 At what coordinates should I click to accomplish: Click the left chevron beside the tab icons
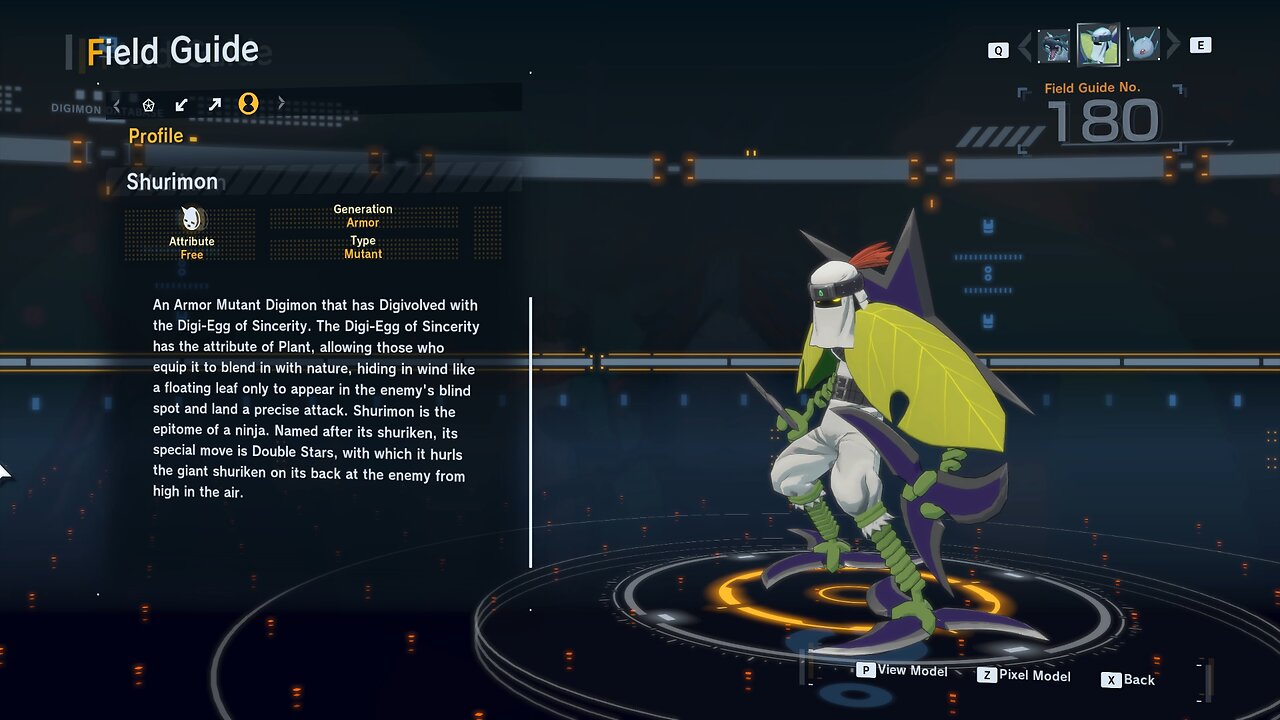click(117, 104)
